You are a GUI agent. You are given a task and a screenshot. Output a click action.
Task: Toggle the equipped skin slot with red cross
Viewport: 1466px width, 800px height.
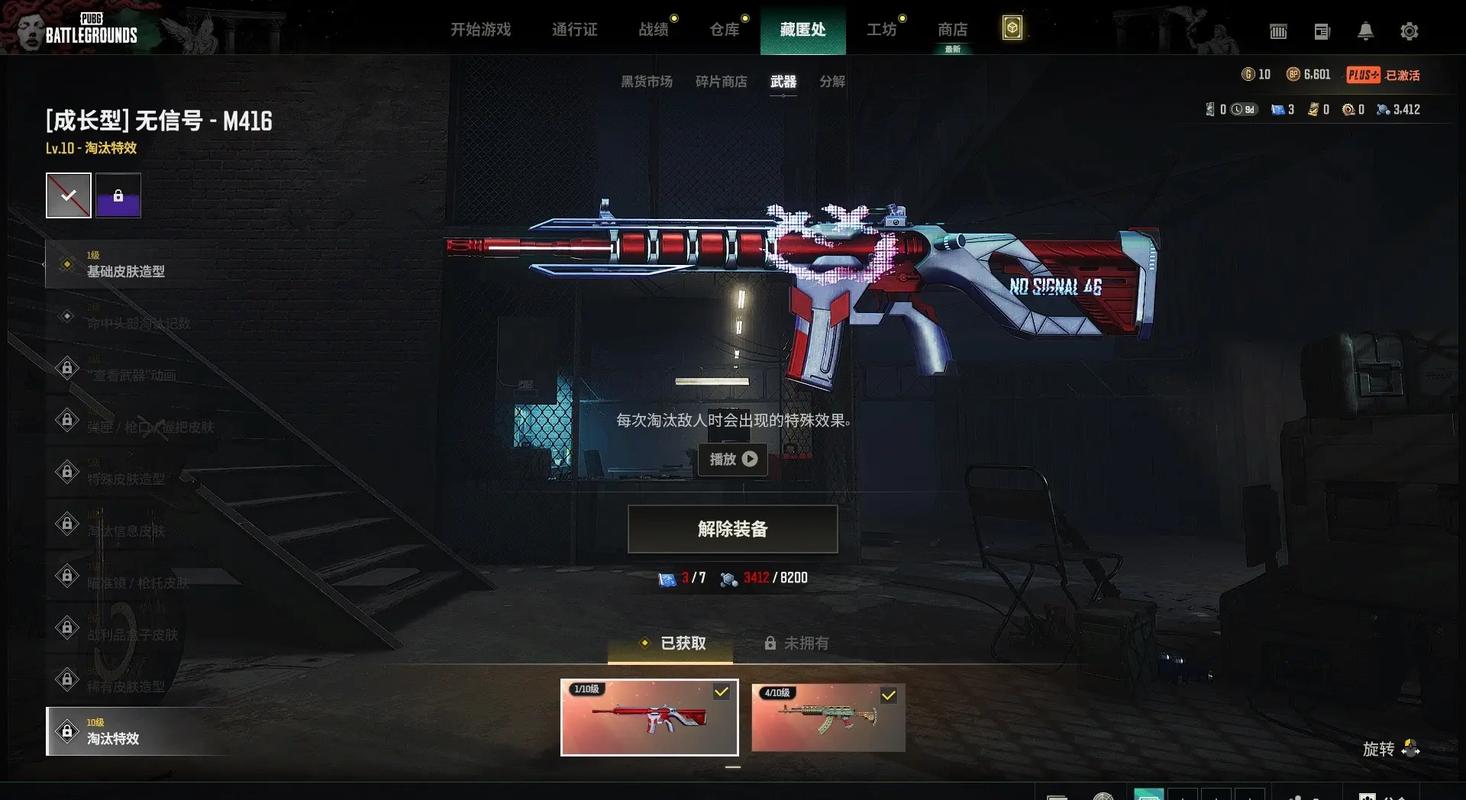pos(67,194)
